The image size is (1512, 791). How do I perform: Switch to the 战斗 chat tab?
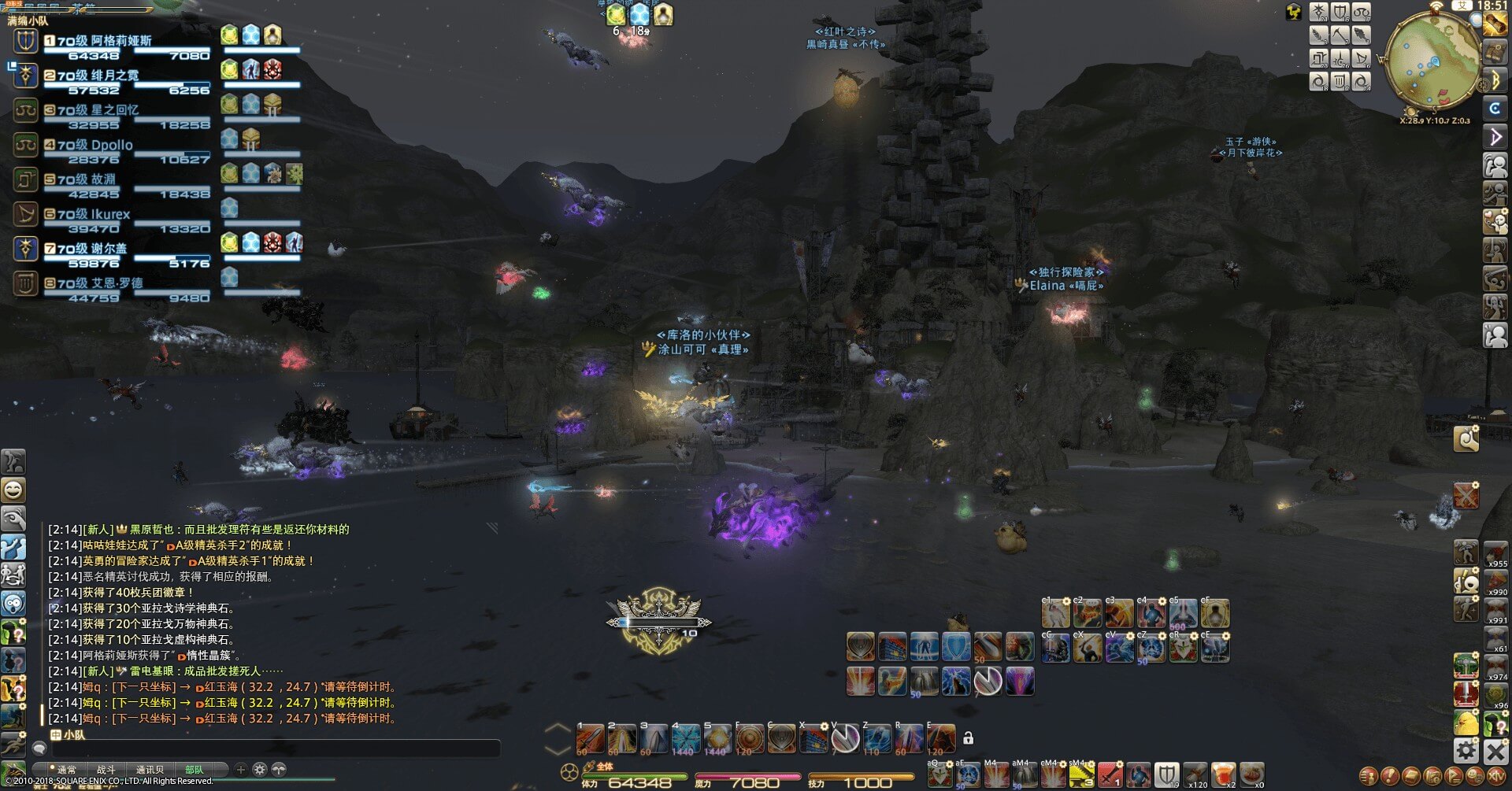click(106, 770)
